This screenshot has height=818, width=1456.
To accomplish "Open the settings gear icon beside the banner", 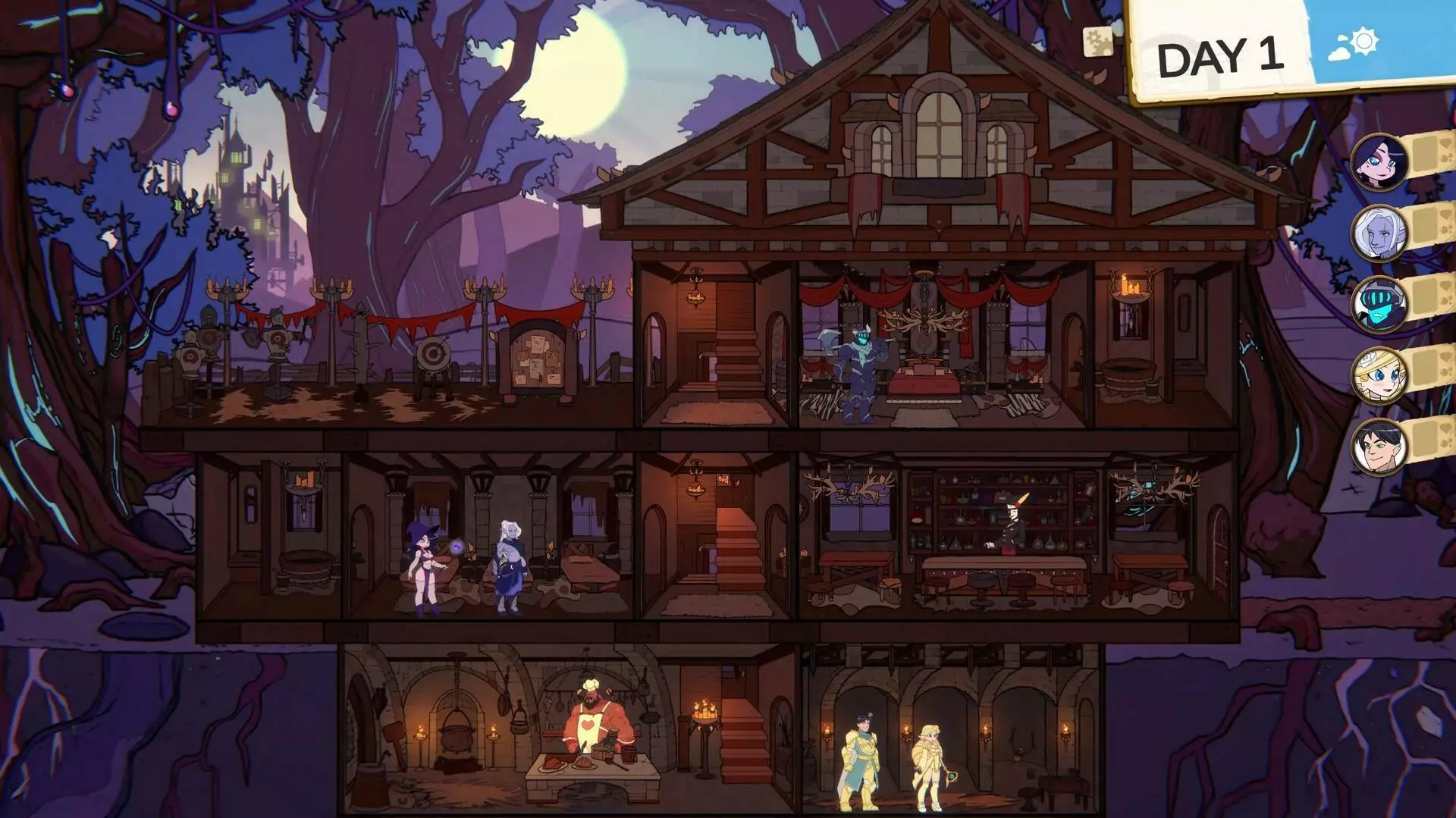I will click(1098, 42).
